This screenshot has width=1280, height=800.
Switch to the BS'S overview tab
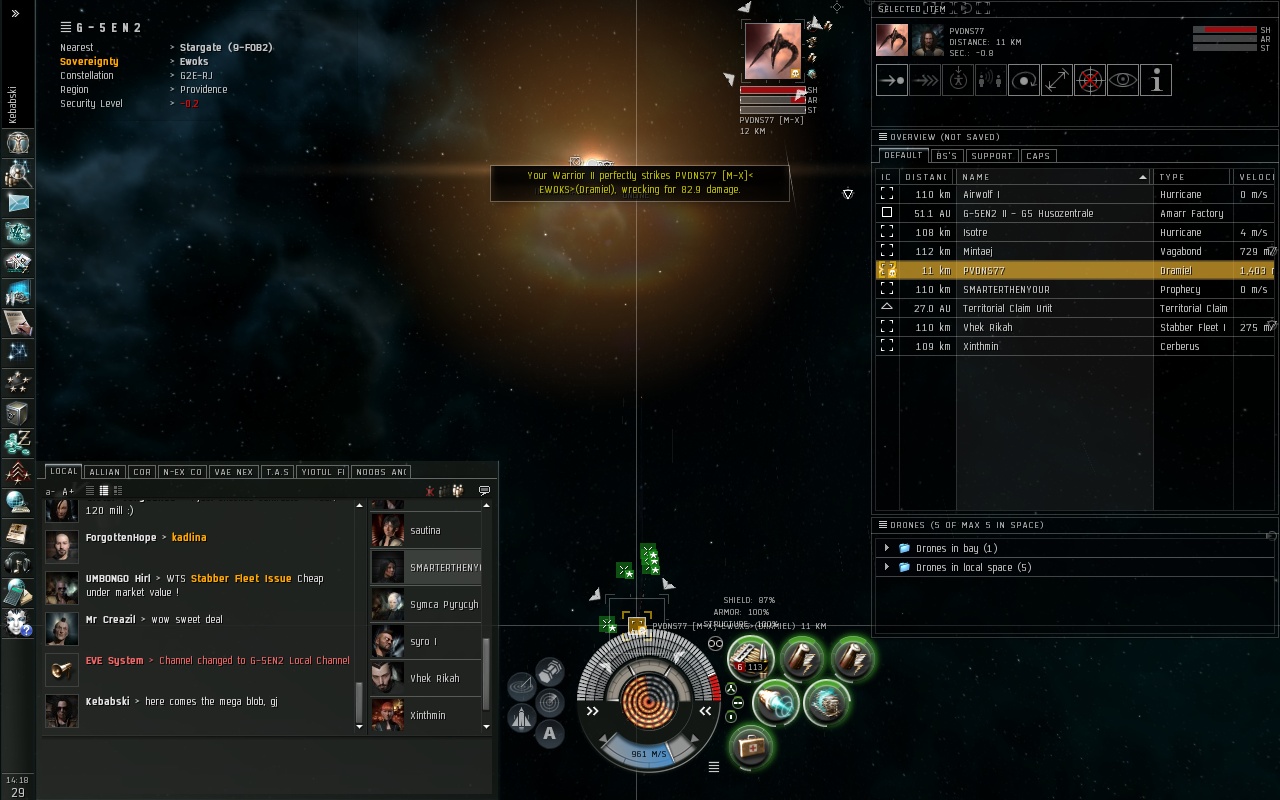(x=946, y=156)
